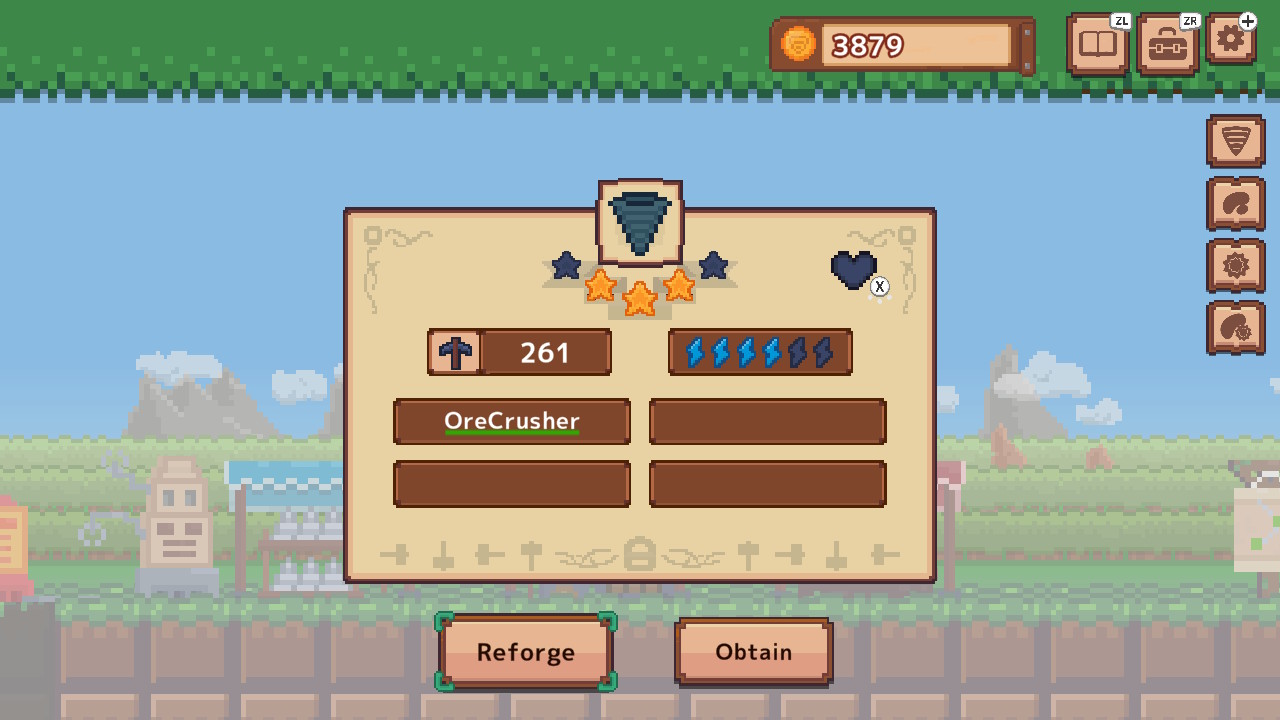Click the pickaxe stat icon beside 261
The height and width of the screenshot is (720, 1280).
[455, 352]
